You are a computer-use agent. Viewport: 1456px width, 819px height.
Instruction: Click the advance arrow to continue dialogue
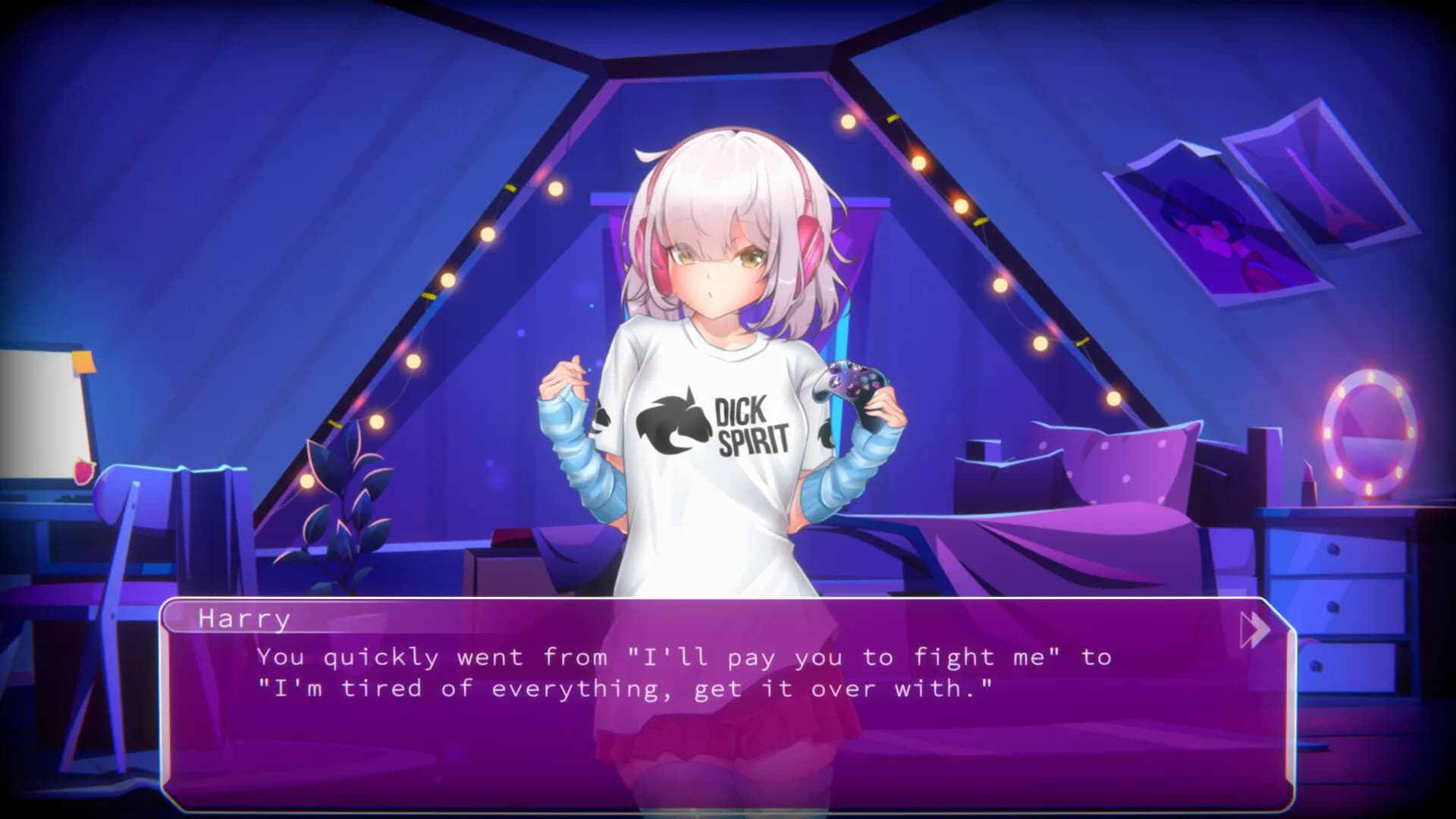point(1257,628)
